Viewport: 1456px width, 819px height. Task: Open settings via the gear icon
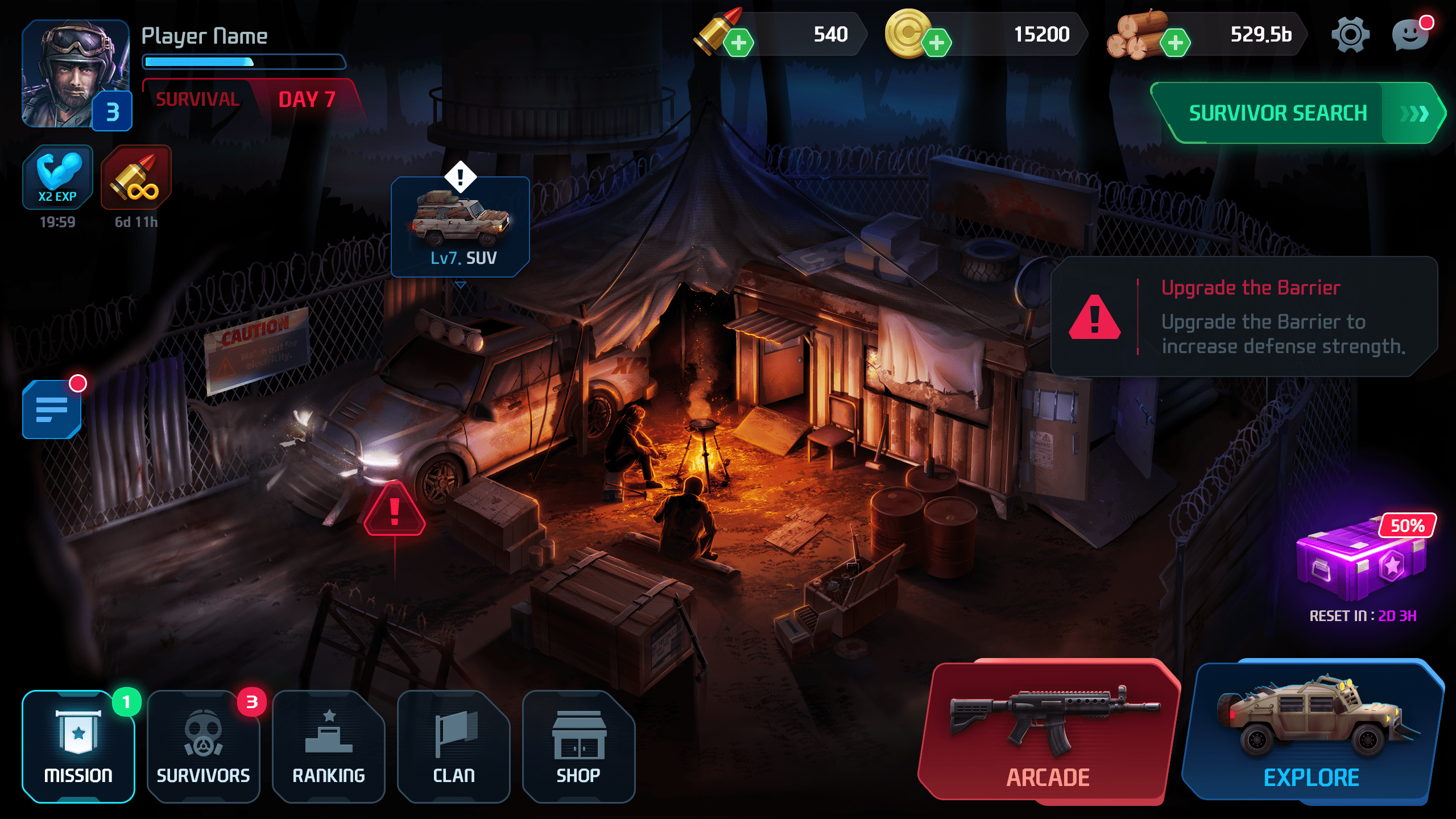pyautogui.click(x=1350, y=35)
